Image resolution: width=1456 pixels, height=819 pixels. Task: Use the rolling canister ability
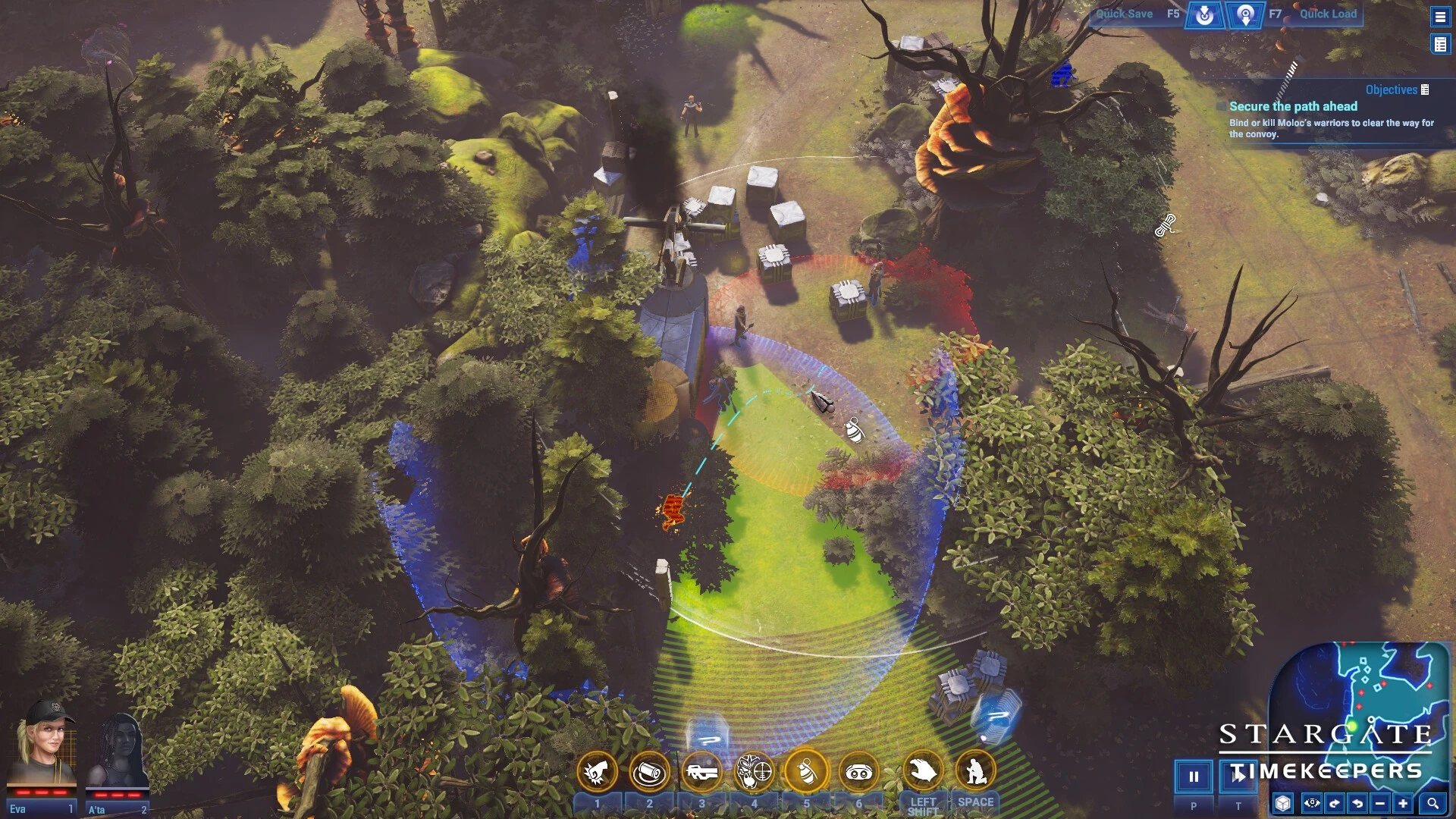[649, 772]
